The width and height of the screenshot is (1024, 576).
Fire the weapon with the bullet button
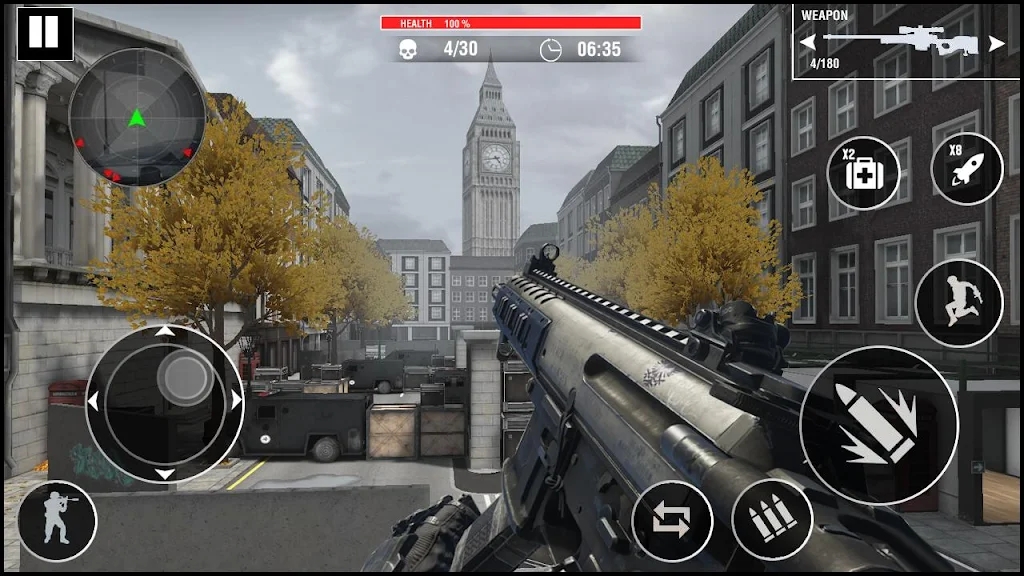pyautogui.click(x=879, y=426)
